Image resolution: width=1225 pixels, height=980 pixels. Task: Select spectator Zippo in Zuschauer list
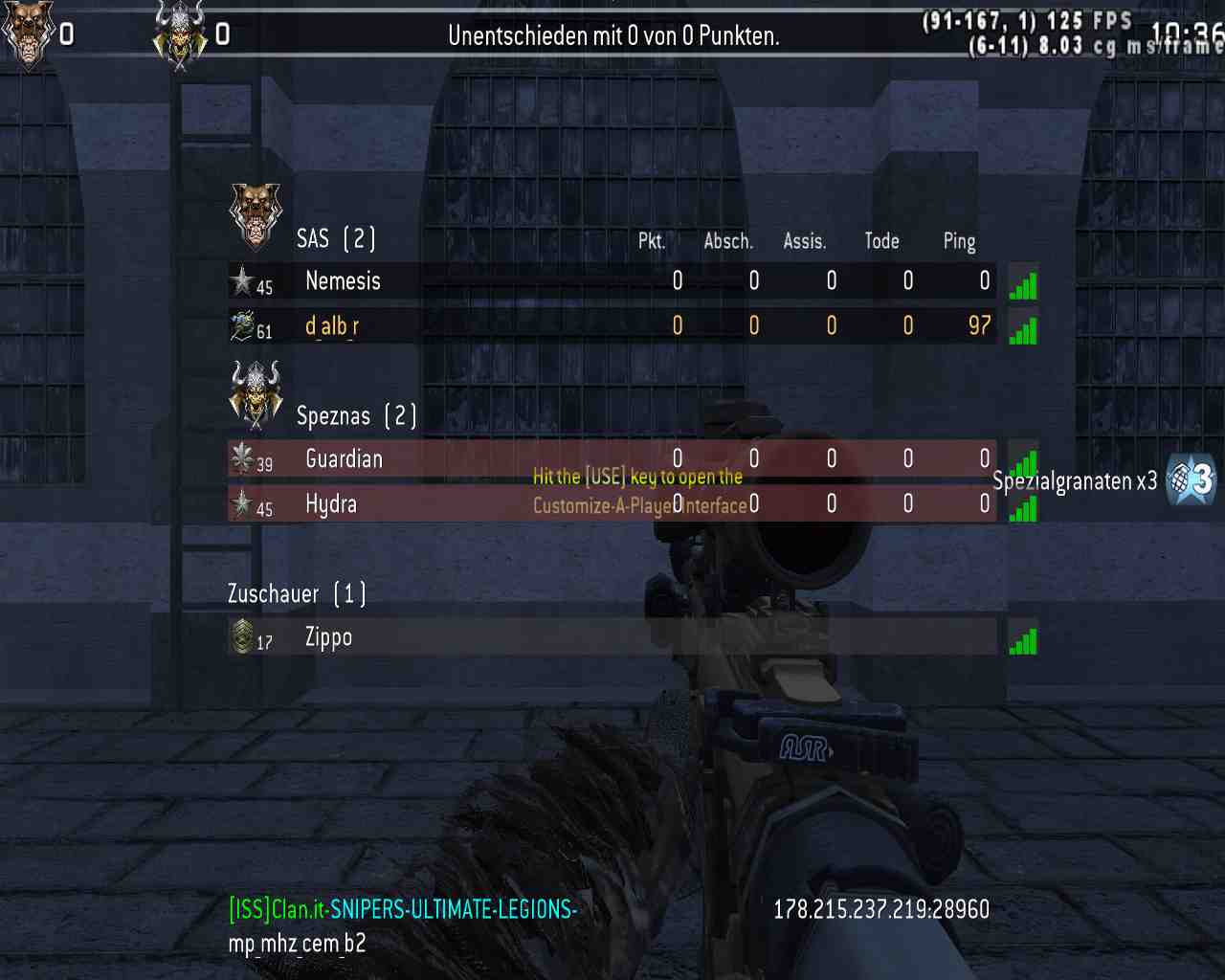click(x=328, y=637)
